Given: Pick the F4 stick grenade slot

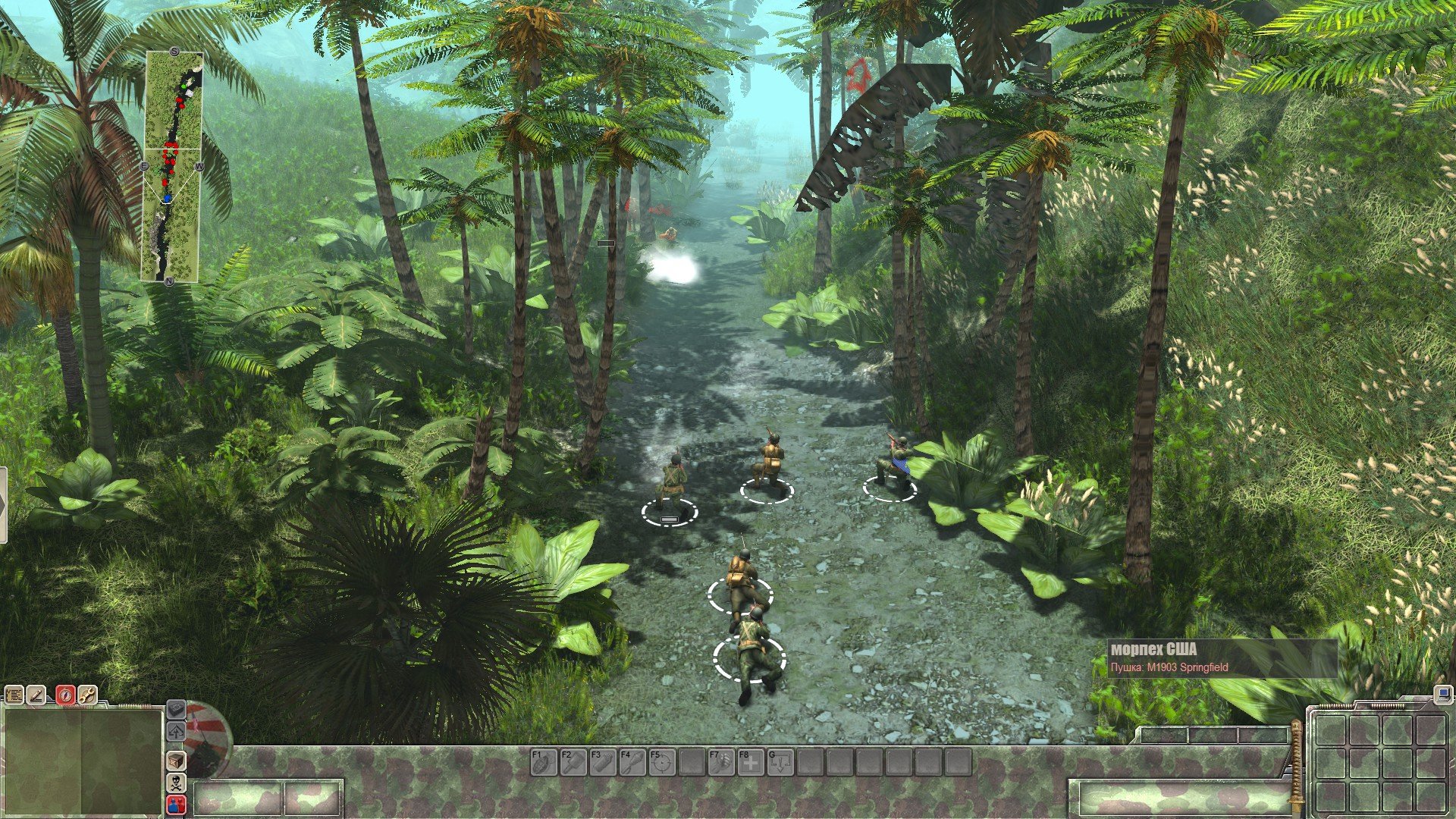Looking at the screenshot, I should pyautogui.click(x=632, y=762).
